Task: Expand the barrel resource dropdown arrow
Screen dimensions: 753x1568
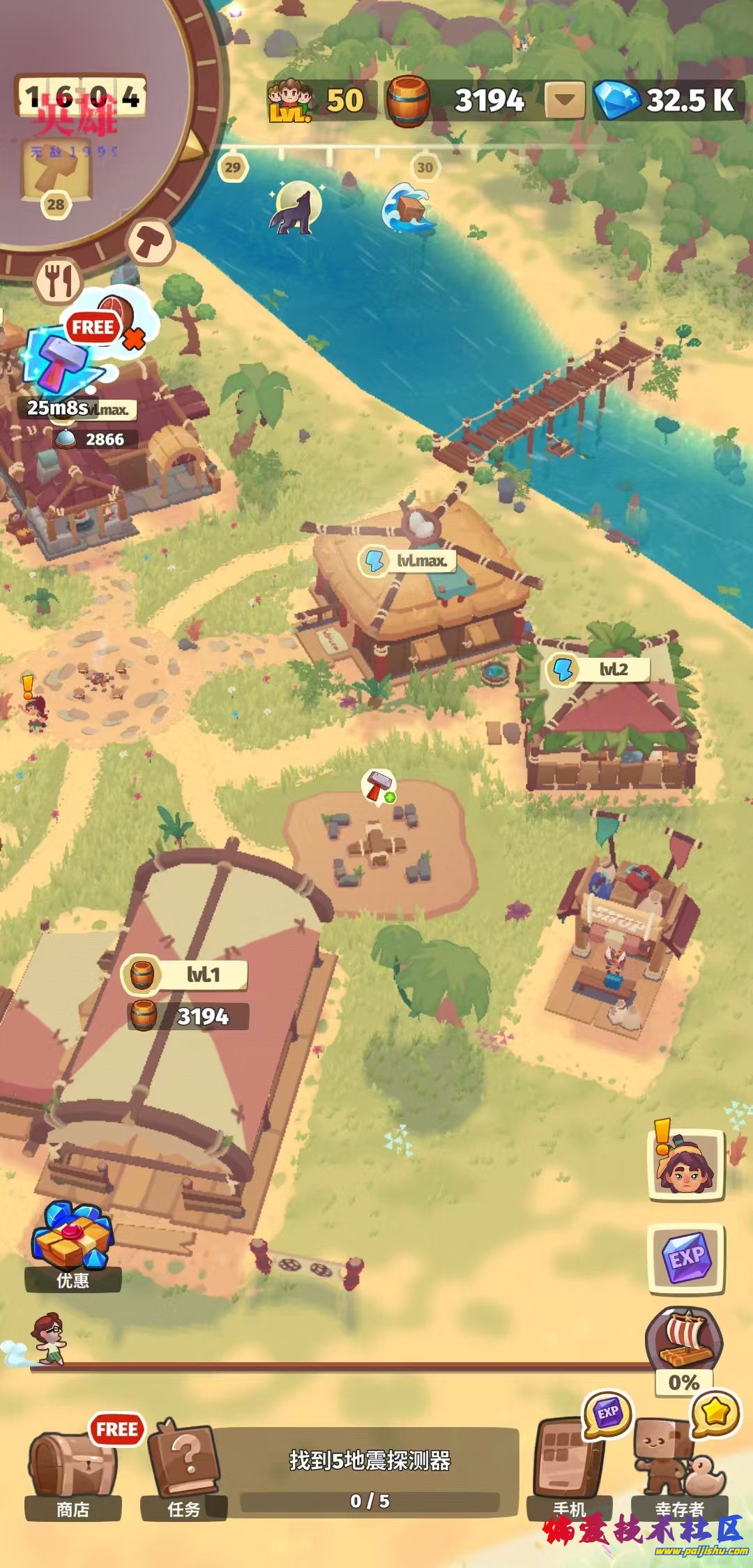Action: pyautogui.click(x=564, y=101)
